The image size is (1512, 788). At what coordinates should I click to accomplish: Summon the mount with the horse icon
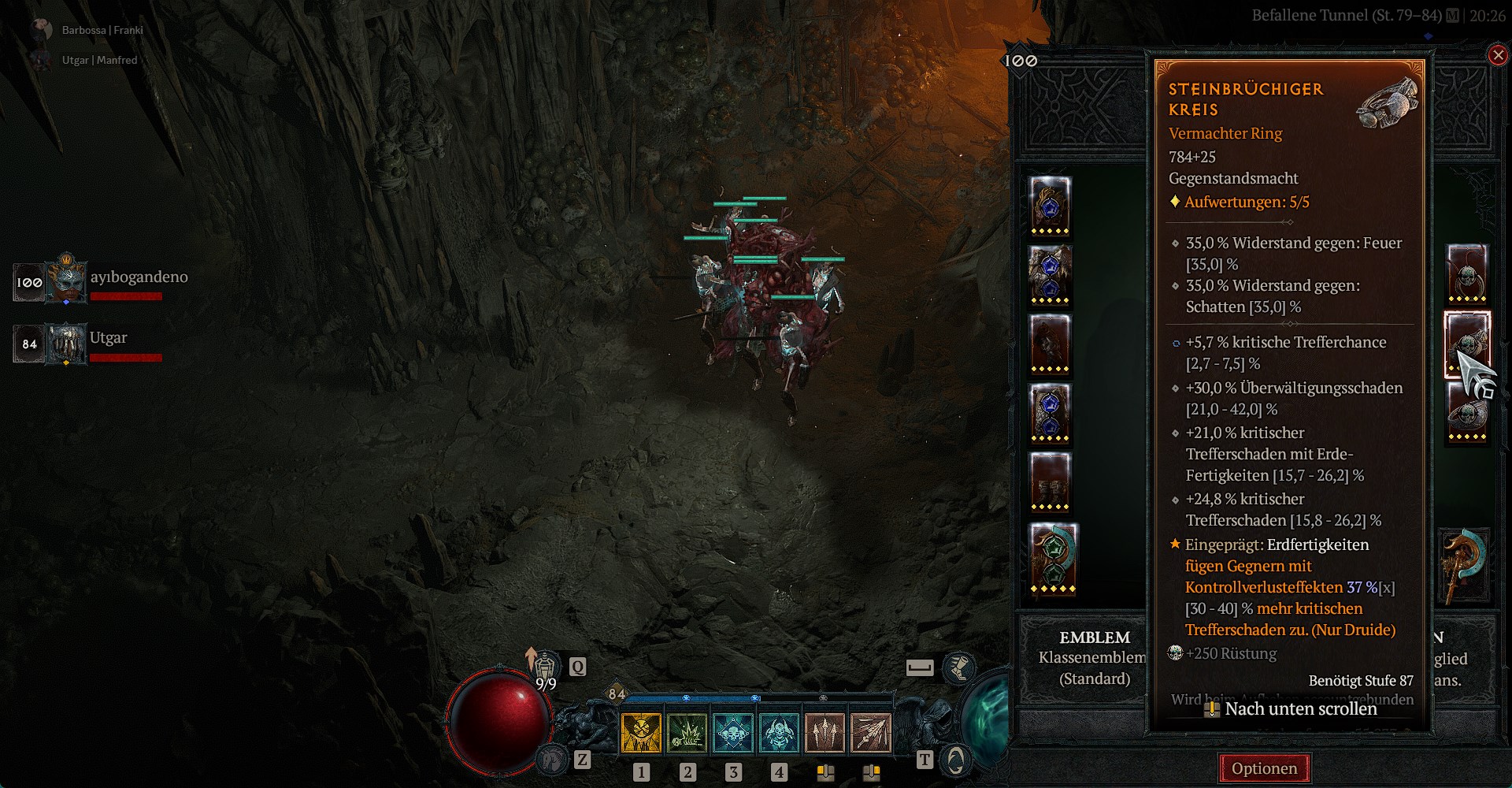pyautogui.click(x=552, y=759)
